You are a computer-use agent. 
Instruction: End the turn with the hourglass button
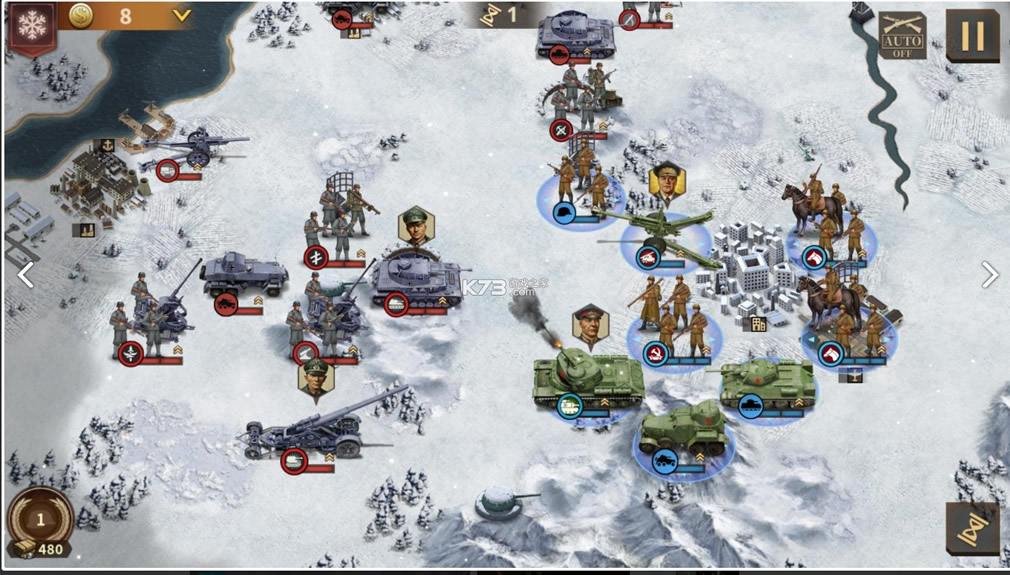point(971,528)
